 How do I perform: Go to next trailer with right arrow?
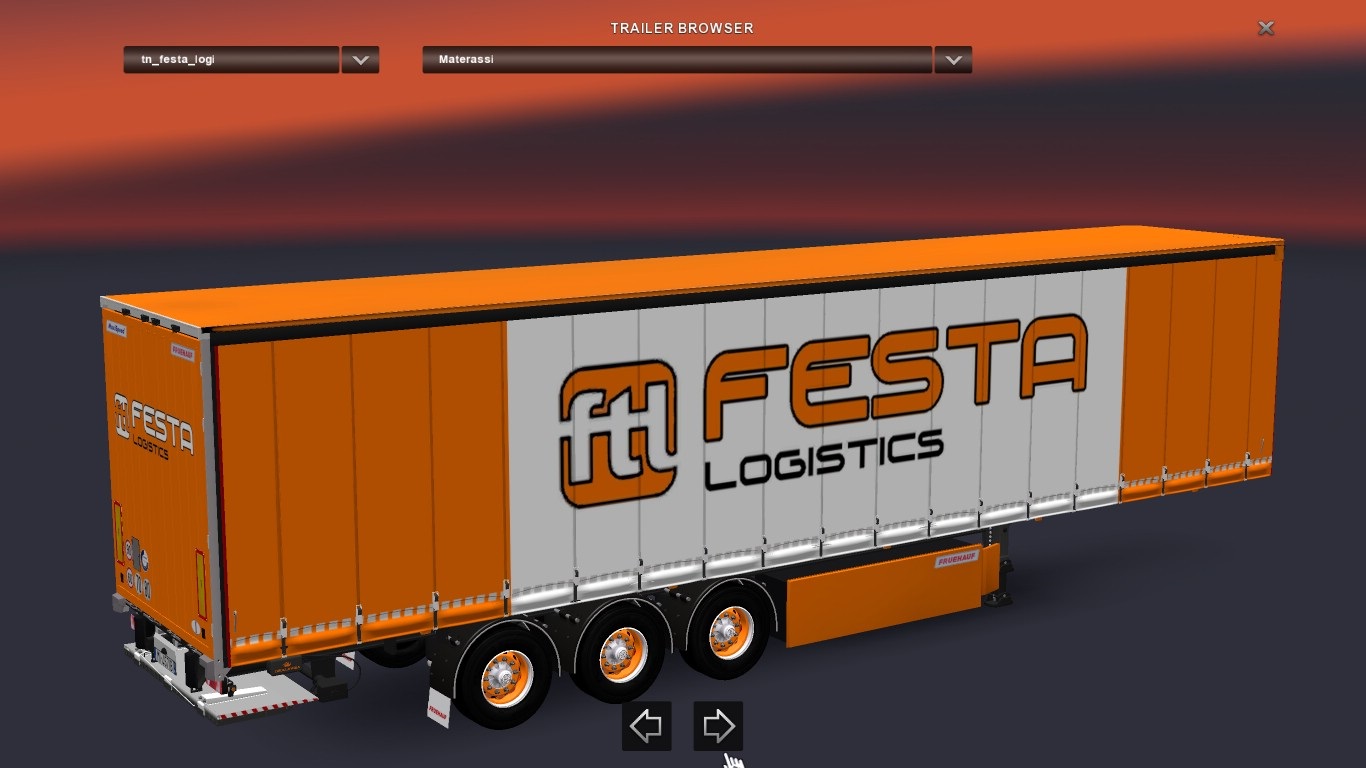[x=718, y=726]
